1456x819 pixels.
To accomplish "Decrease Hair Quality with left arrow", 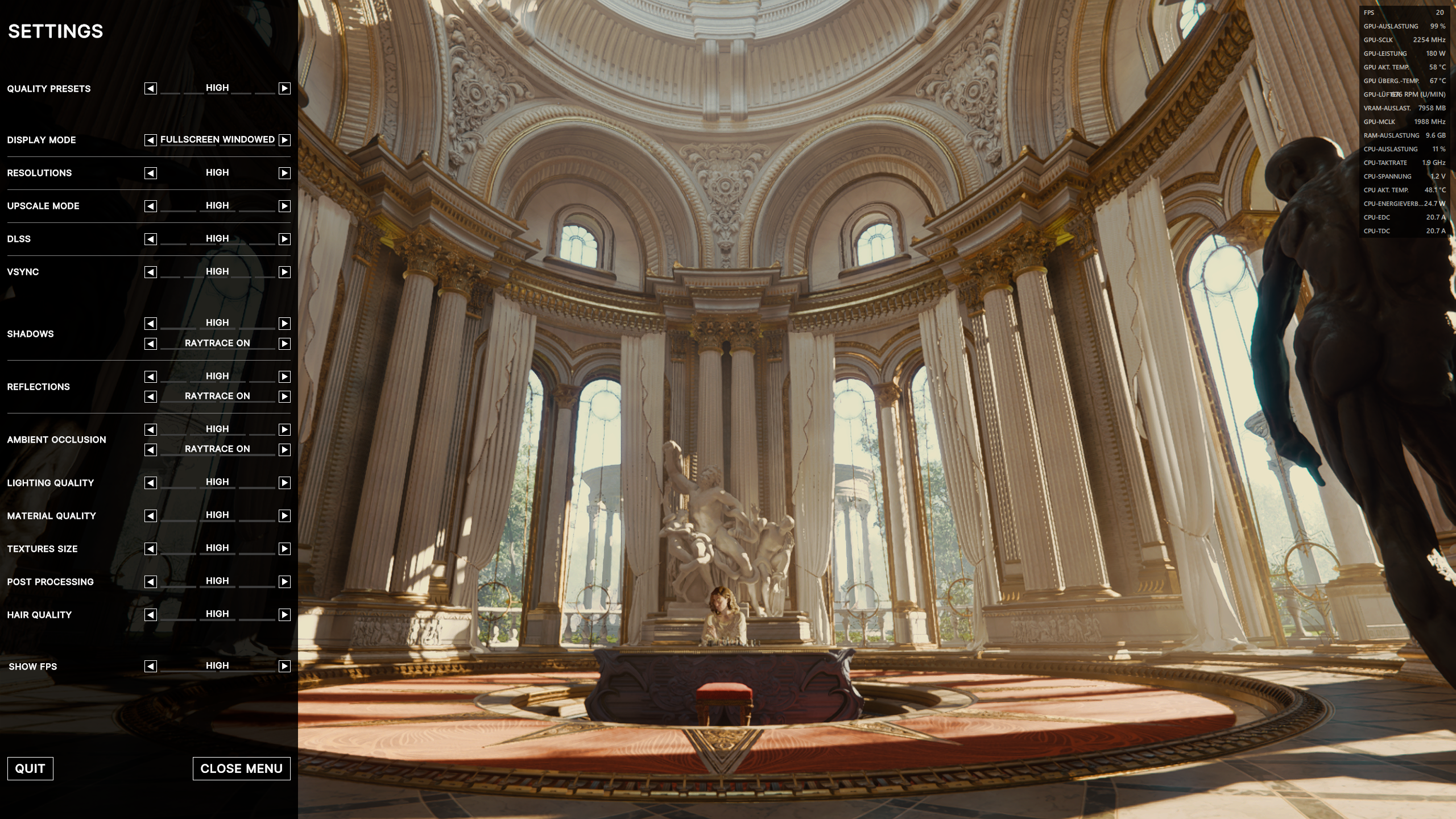I will click(x=150, y=614).
